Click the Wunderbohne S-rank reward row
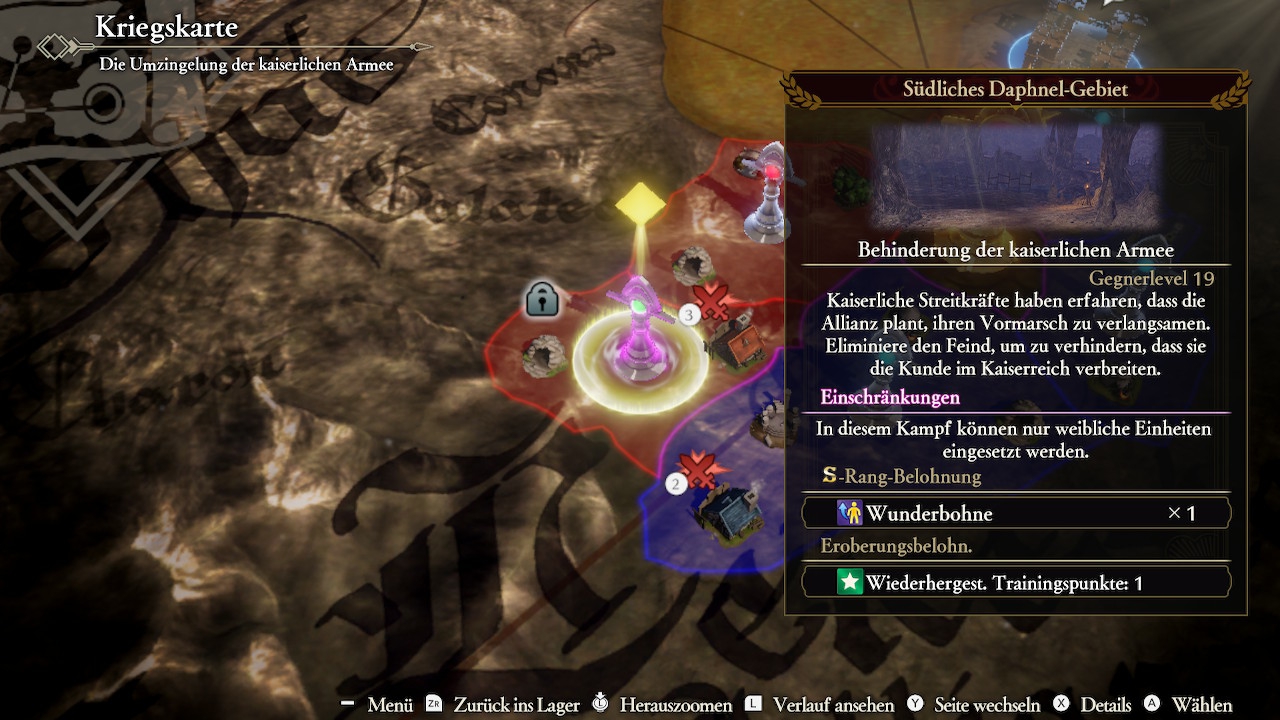The width and height of the screenshot is (1280, 720). [1016, 513]
